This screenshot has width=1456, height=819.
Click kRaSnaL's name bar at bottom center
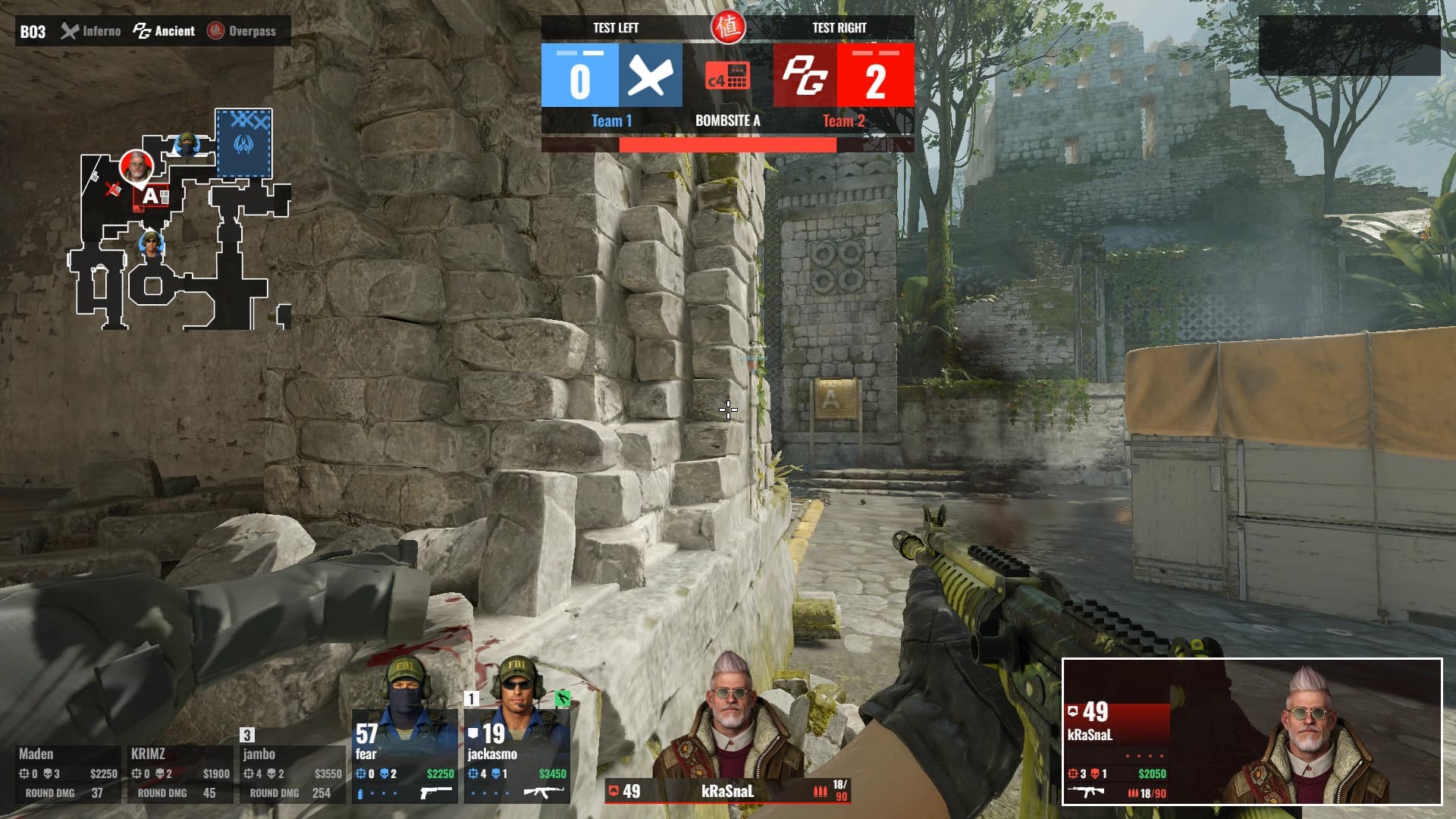click(727, 792)
